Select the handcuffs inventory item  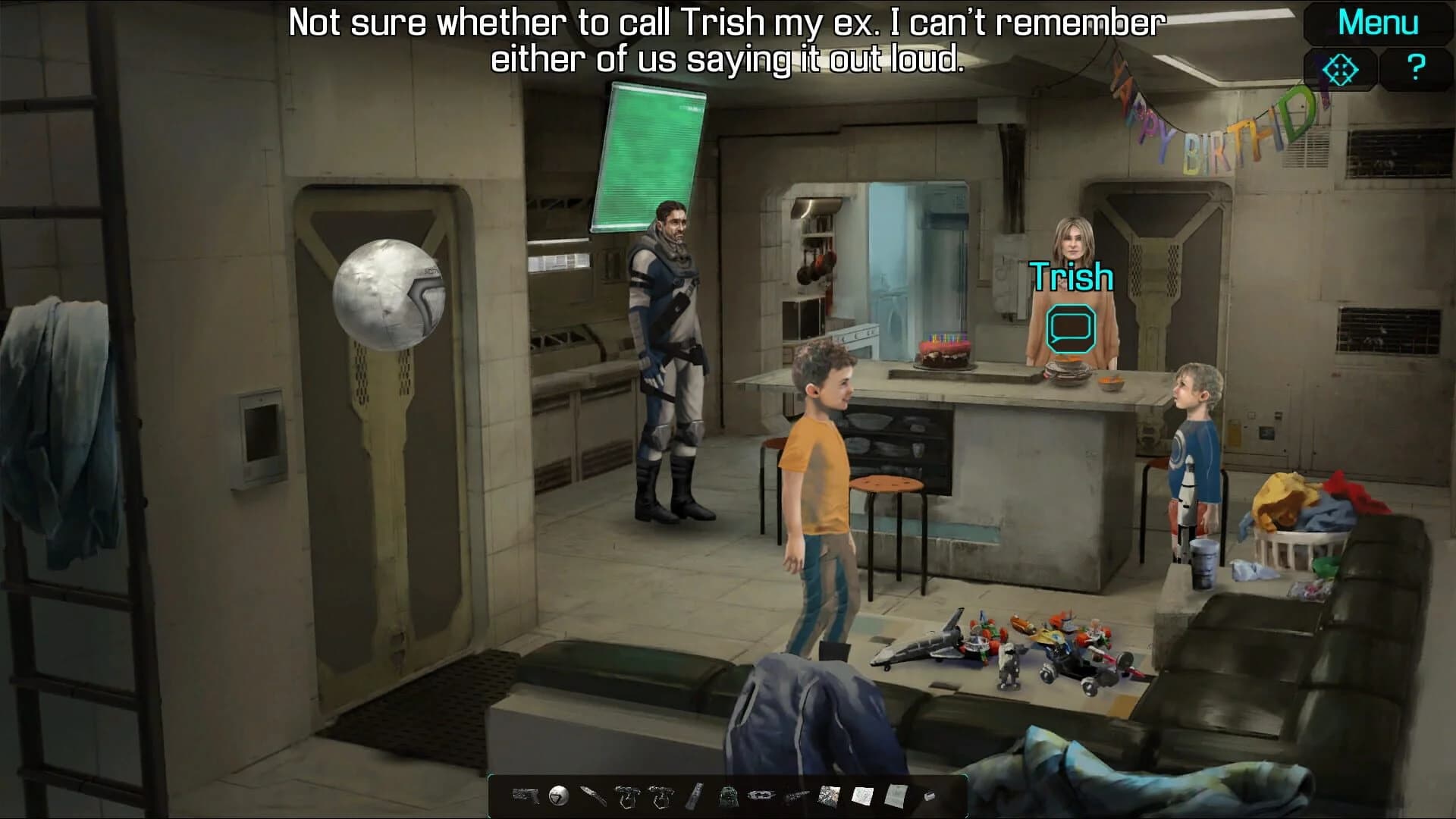coord(760,796)
